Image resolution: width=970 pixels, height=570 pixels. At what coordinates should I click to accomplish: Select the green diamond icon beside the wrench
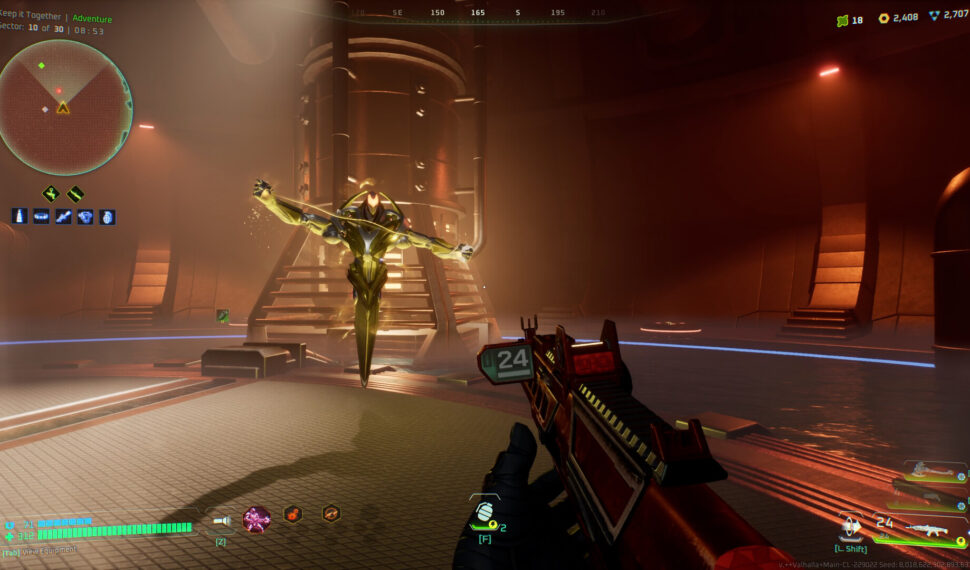[75, 194]
